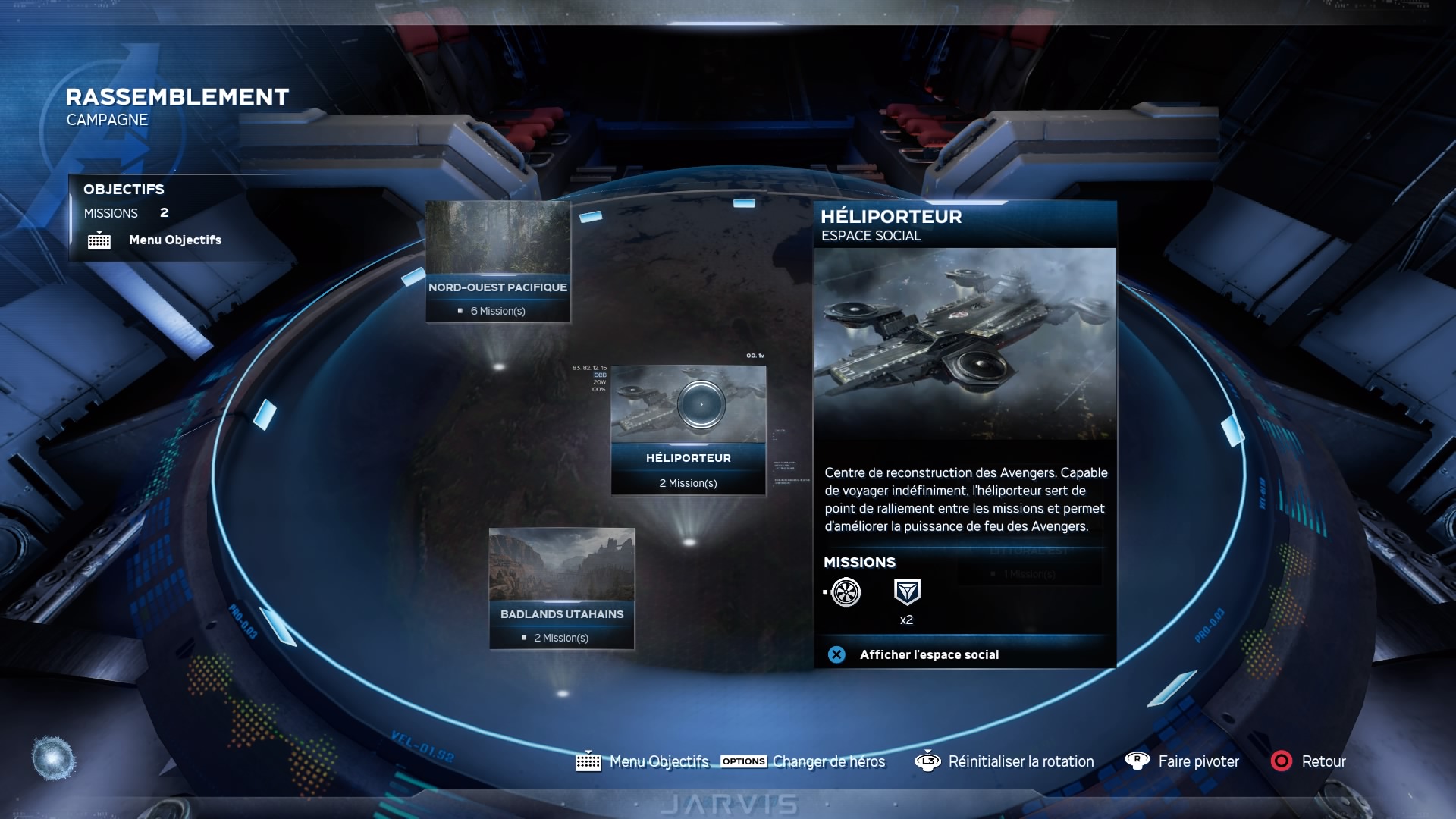This screenshot has height=819, width=1456.
Task: Choose the Héliporteur location card
Action: [x=689, y=430]
